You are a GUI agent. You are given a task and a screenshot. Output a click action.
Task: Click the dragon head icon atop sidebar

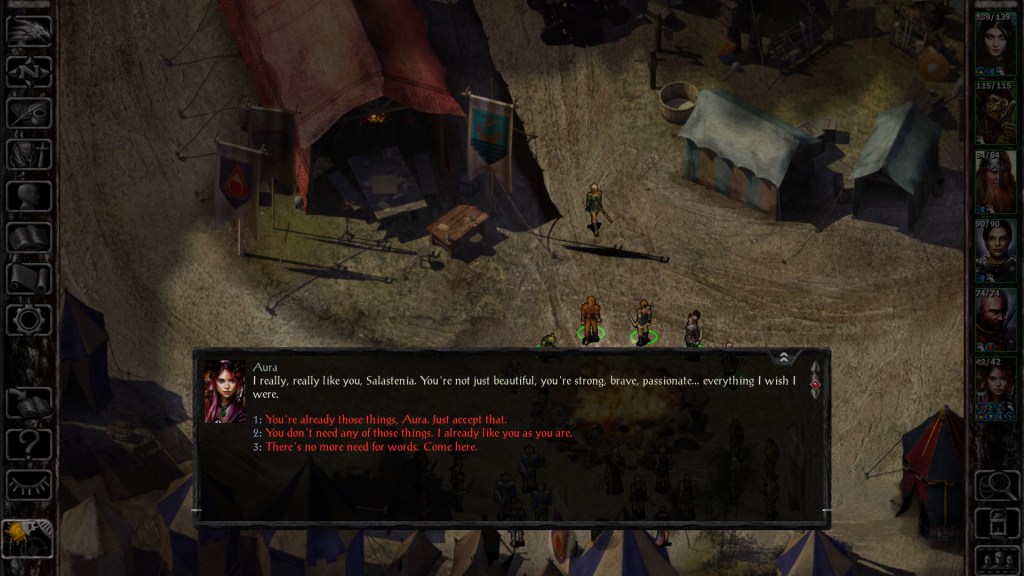[29, 30]
